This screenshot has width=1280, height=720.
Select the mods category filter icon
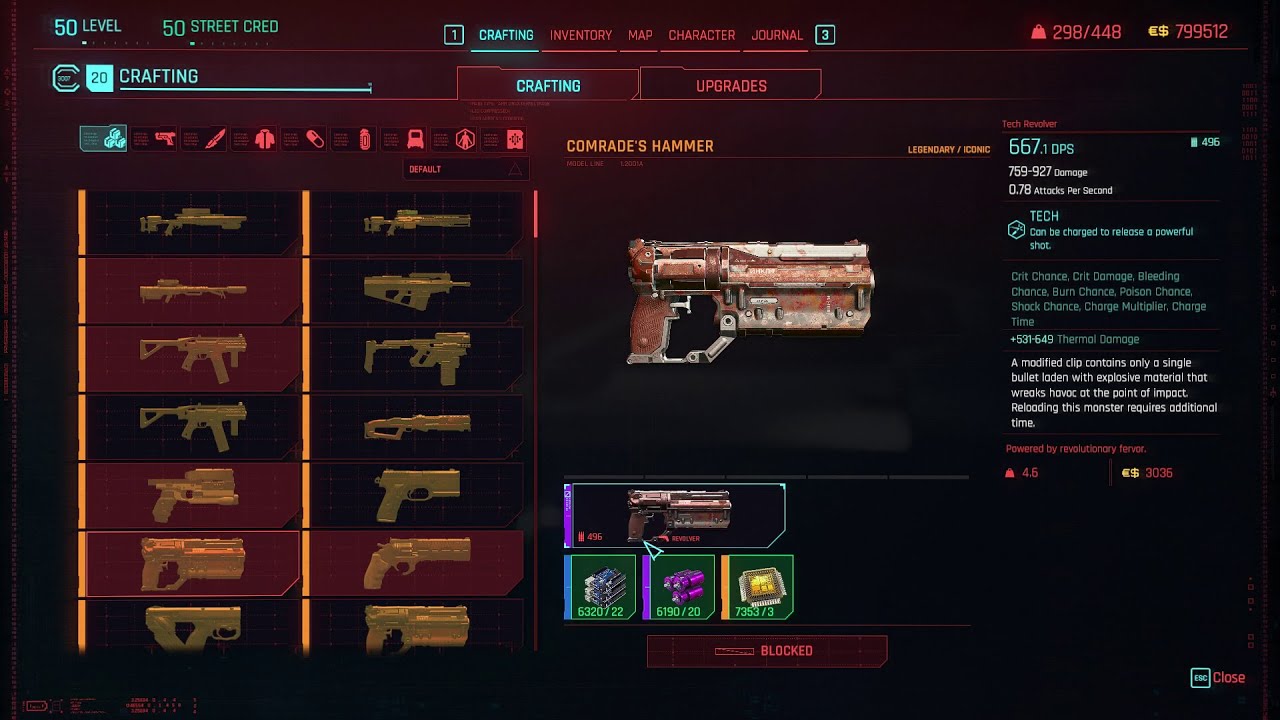pos(514,139)
